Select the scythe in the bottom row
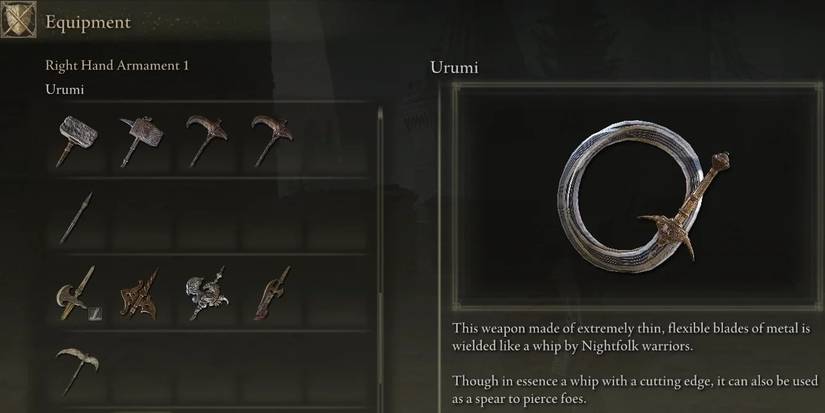This screenshot has width=825, height=413. click(76, 369)
